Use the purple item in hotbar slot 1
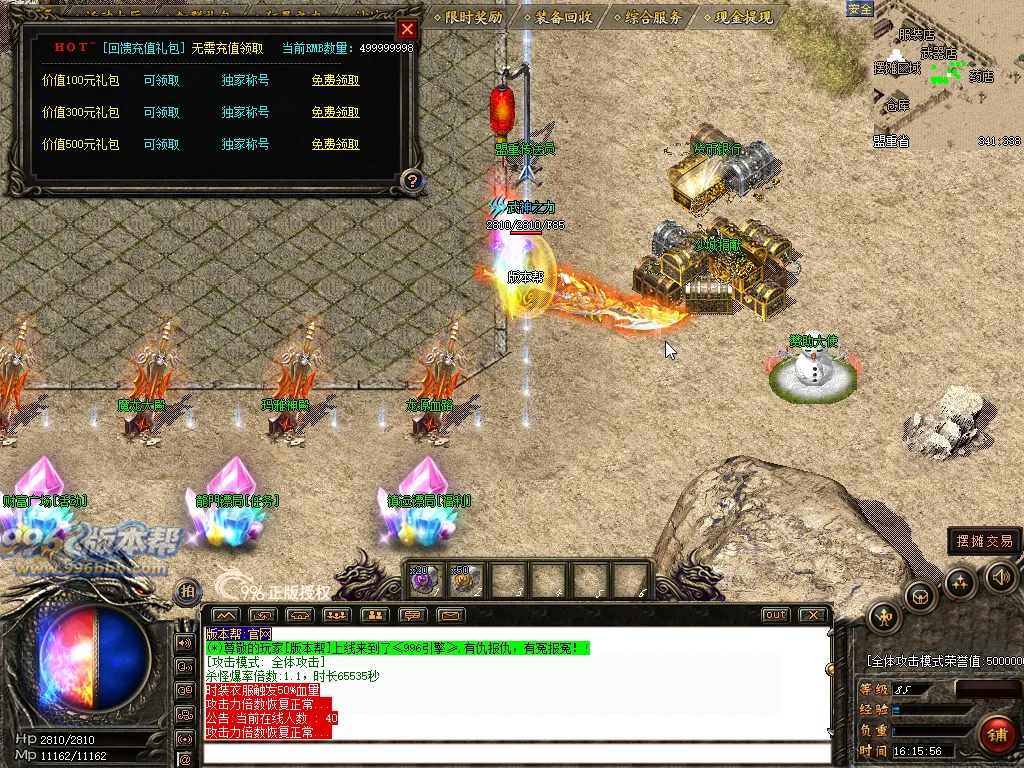The image size is (1024, 768). pos(426,580)
